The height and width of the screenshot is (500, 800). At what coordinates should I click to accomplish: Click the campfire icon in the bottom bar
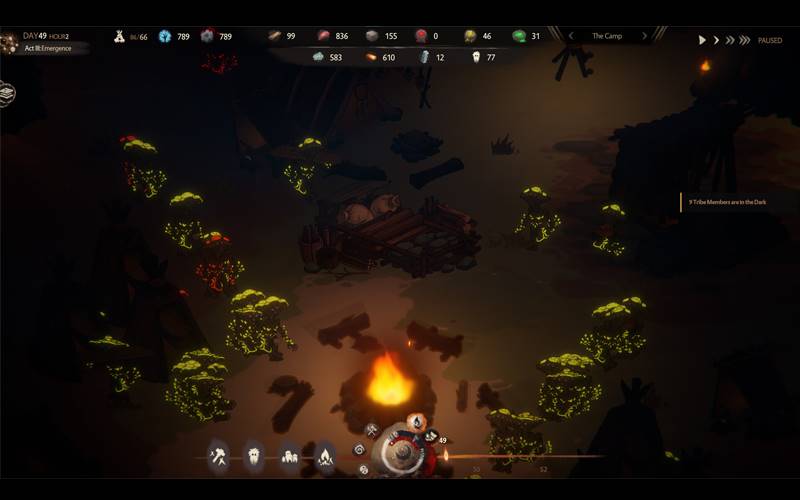tap(326, 457)
